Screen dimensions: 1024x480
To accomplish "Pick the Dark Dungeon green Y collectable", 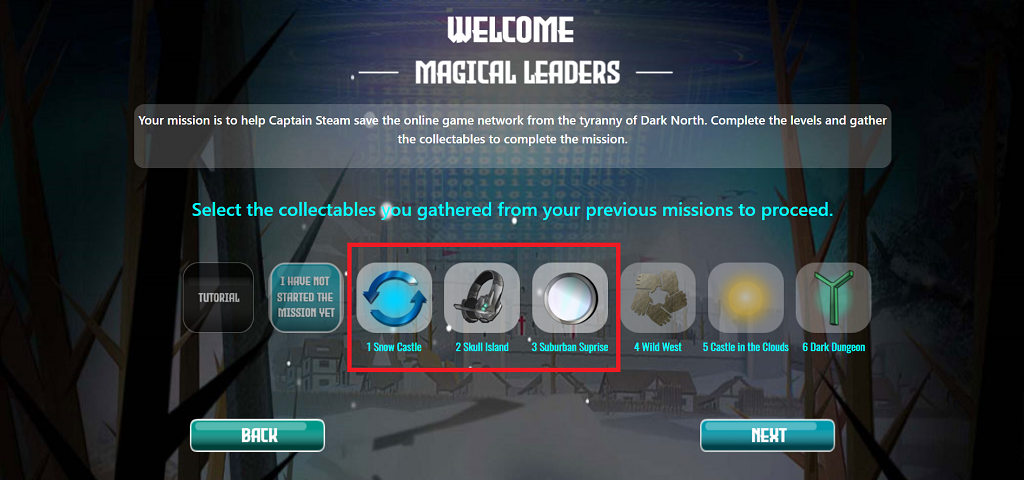I will pos(833,298).
